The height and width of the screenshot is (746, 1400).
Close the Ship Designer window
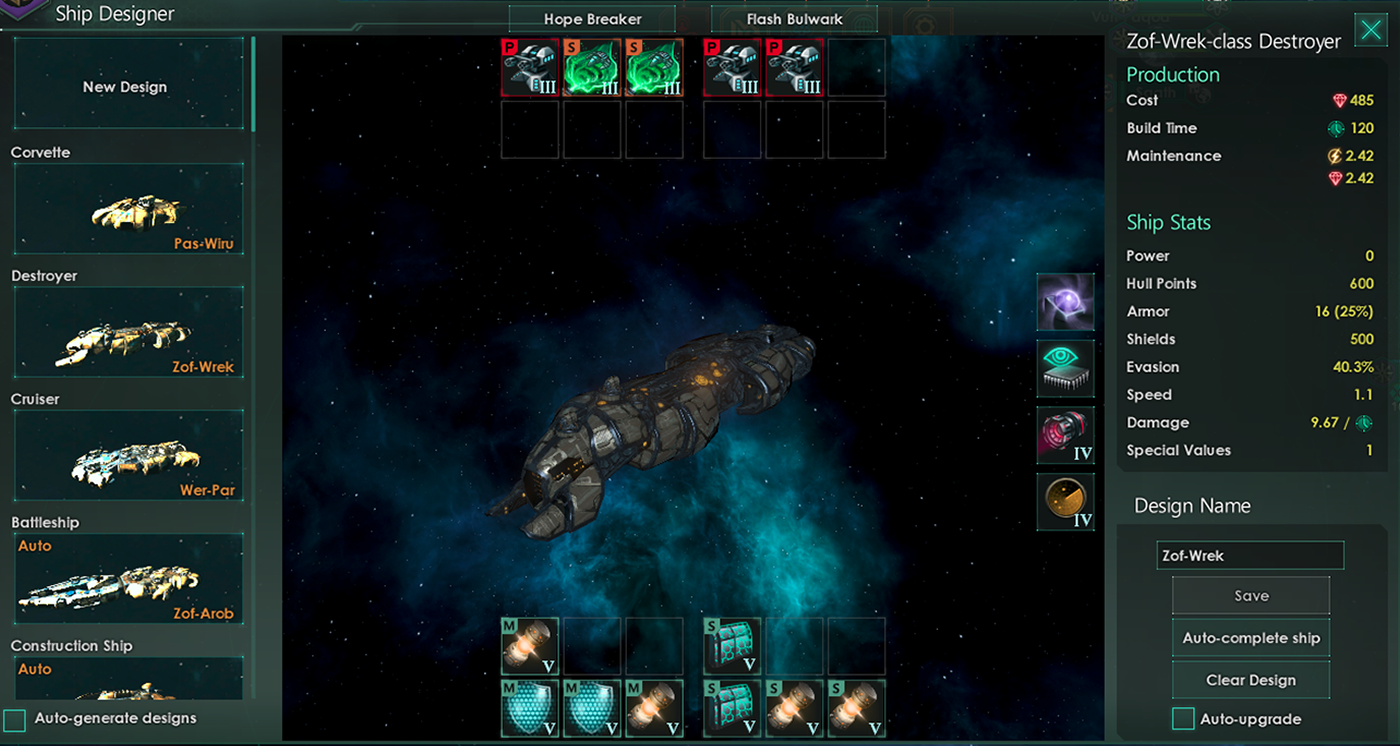pyautogui.click(x=1370, y=30)
